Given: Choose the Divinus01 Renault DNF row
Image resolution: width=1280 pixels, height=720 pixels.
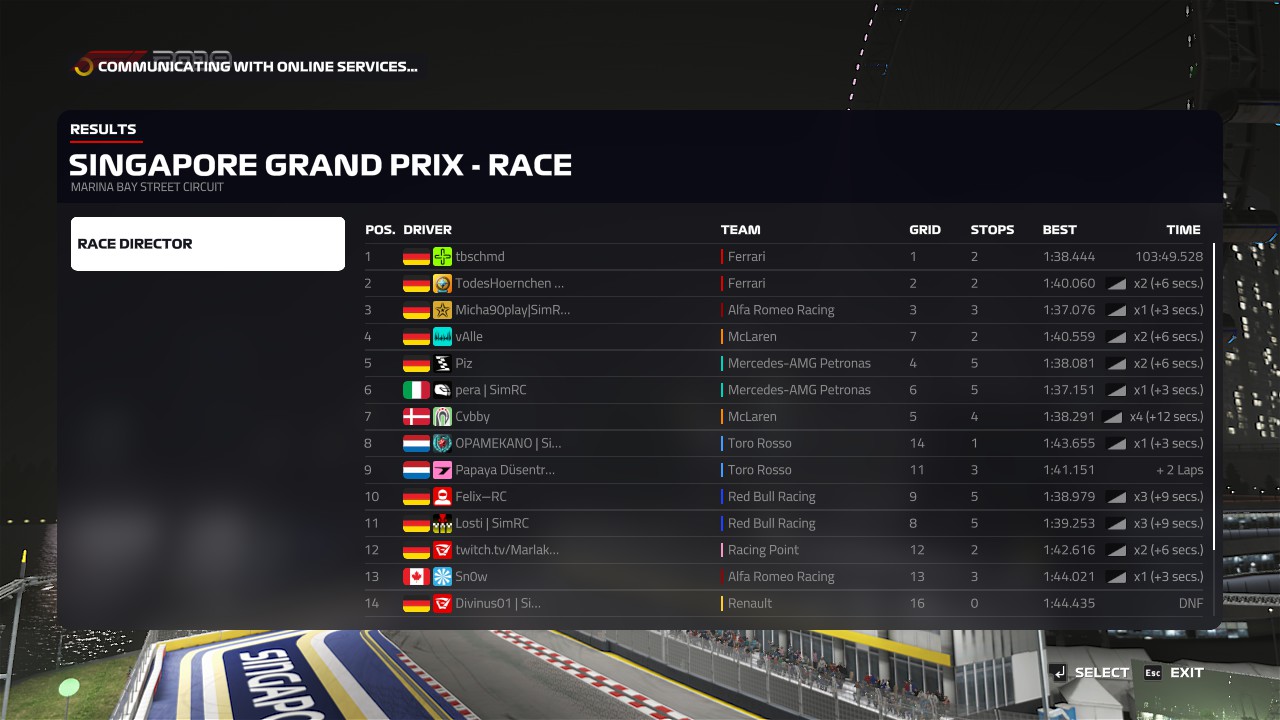Looking at the screenshot, I should (x=783, y=603).
